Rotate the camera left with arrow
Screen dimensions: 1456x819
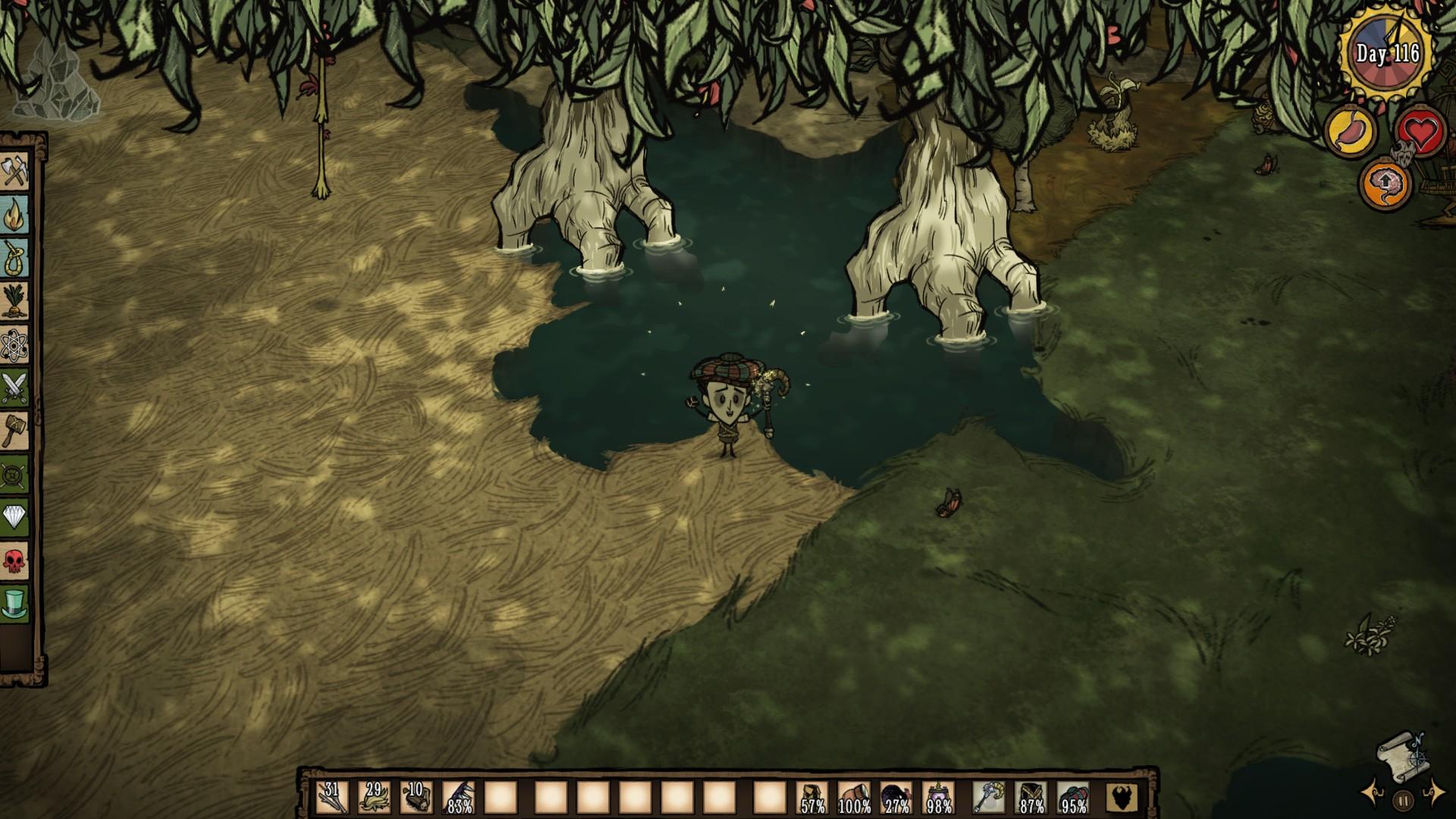click(x=1374, y=793)
